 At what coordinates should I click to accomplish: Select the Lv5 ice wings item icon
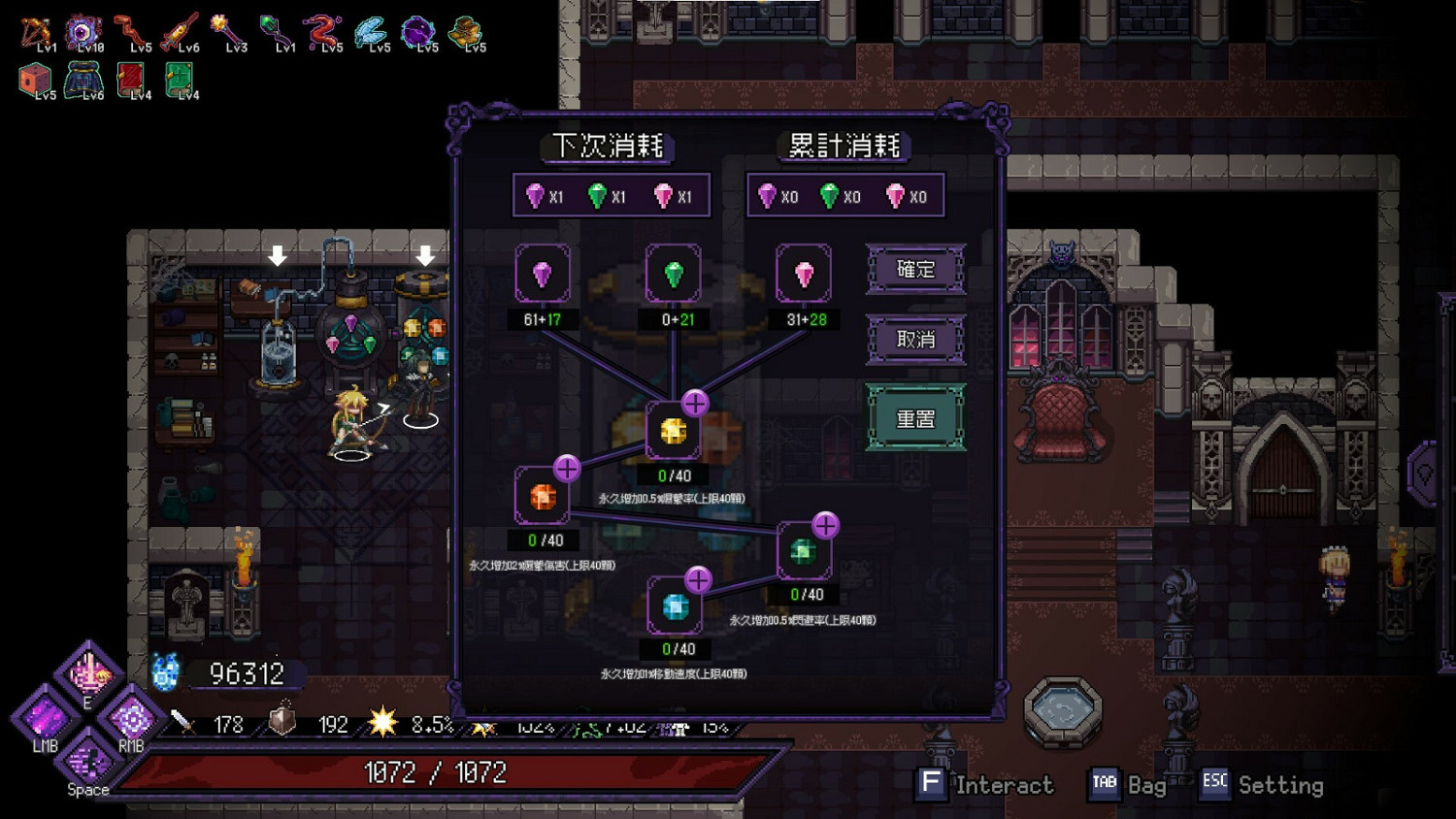[374, 29]
